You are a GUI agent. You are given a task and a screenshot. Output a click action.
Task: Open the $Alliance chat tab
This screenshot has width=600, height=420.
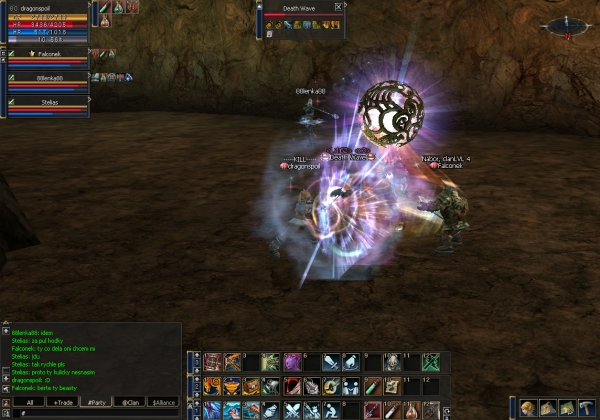tap(163, 402)
